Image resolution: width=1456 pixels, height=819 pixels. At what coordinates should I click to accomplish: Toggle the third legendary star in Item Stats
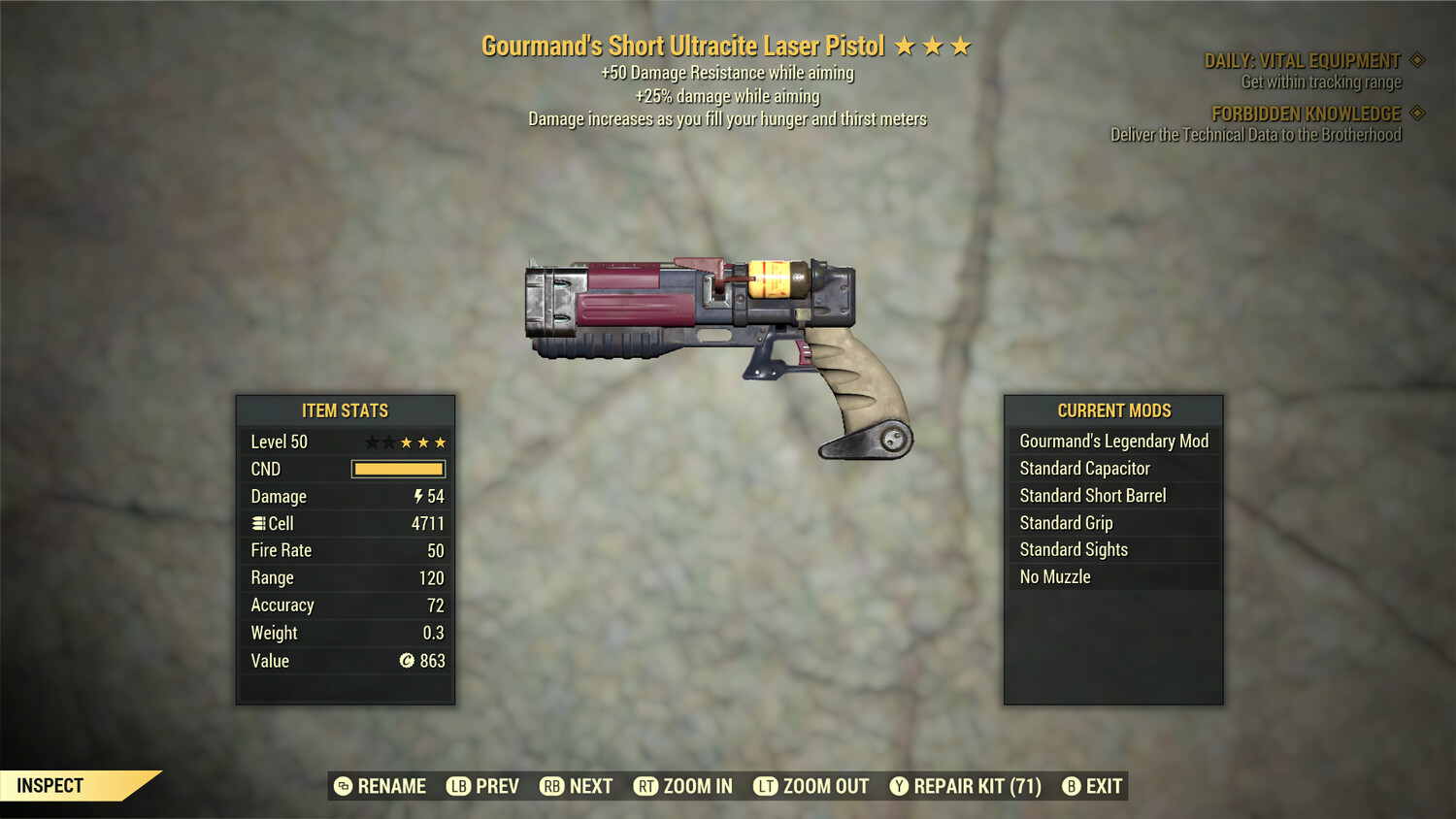[443, 442]
